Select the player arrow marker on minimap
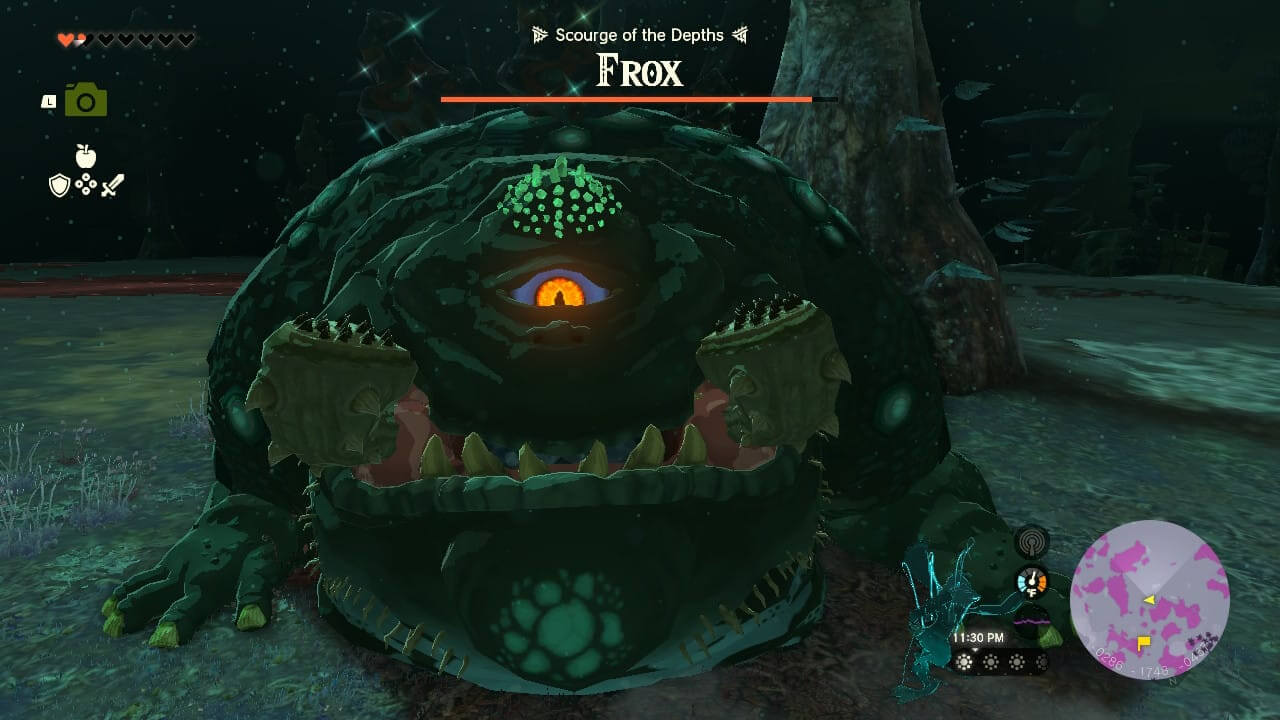Viewport: 1280px width, 720px height. 1149,600
